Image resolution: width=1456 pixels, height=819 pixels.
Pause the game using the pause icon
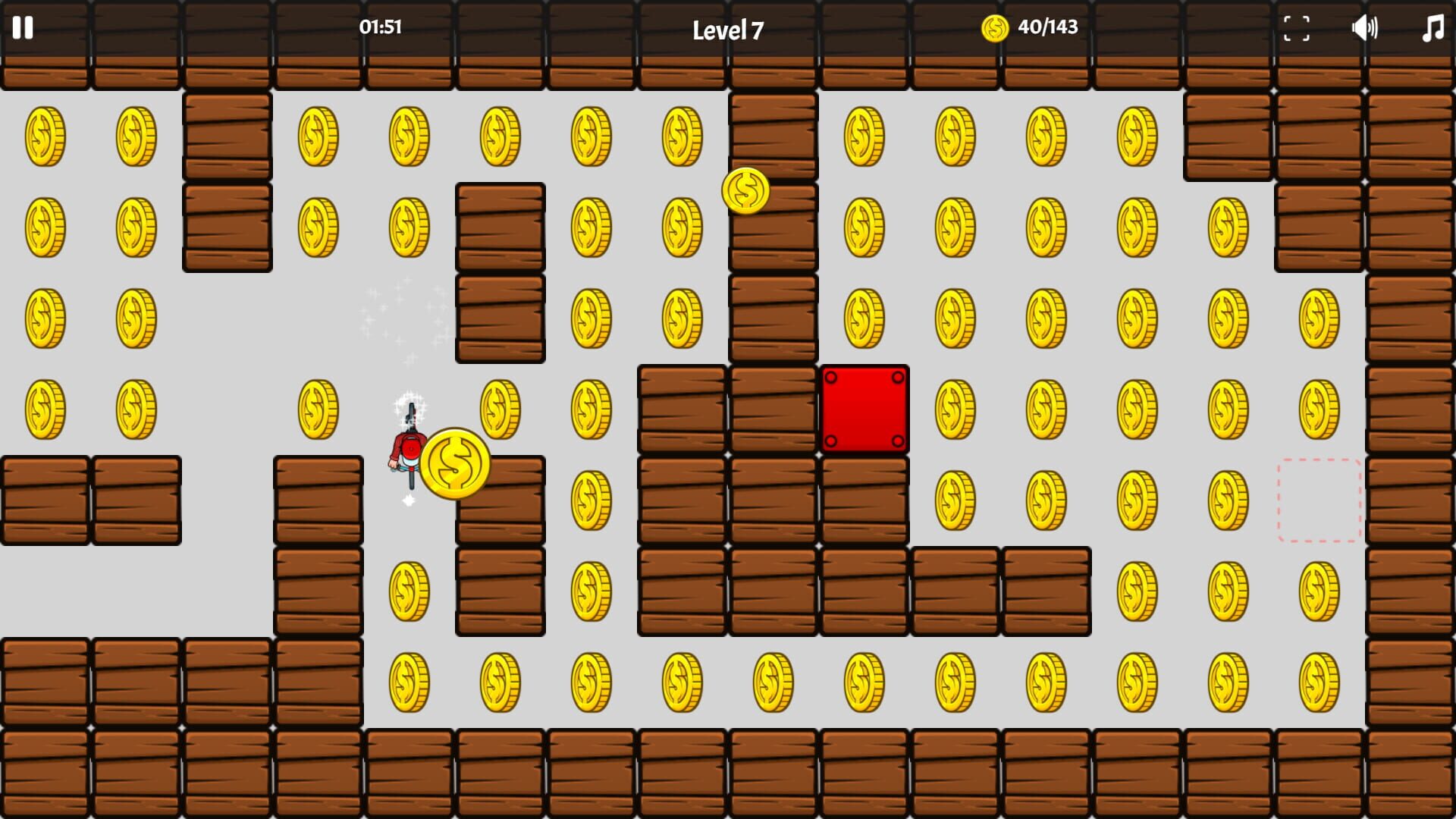24,29
